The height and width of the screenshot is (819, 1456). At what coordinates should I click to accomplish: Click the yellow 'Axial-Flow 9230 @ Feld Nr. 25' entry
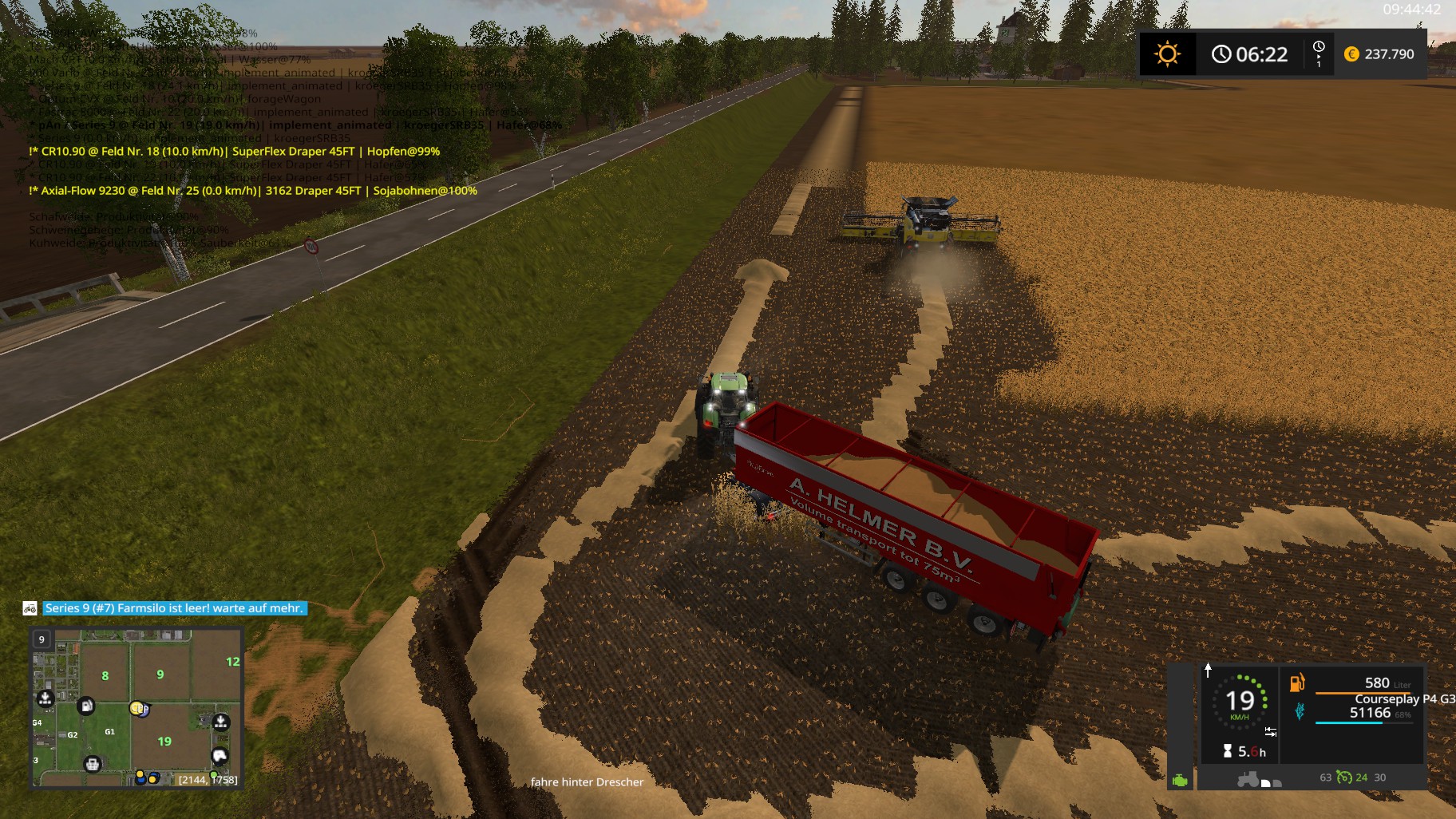253,191
